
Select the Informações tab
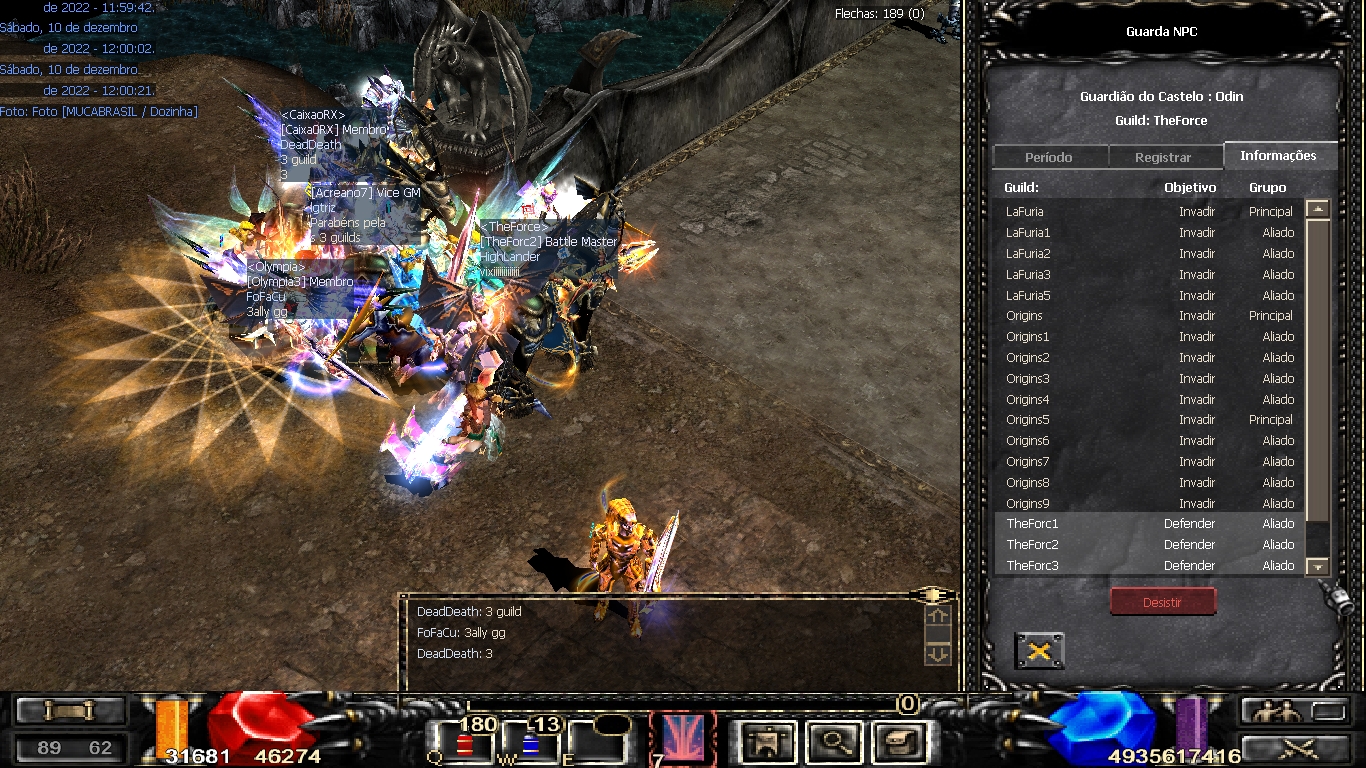1278,156
